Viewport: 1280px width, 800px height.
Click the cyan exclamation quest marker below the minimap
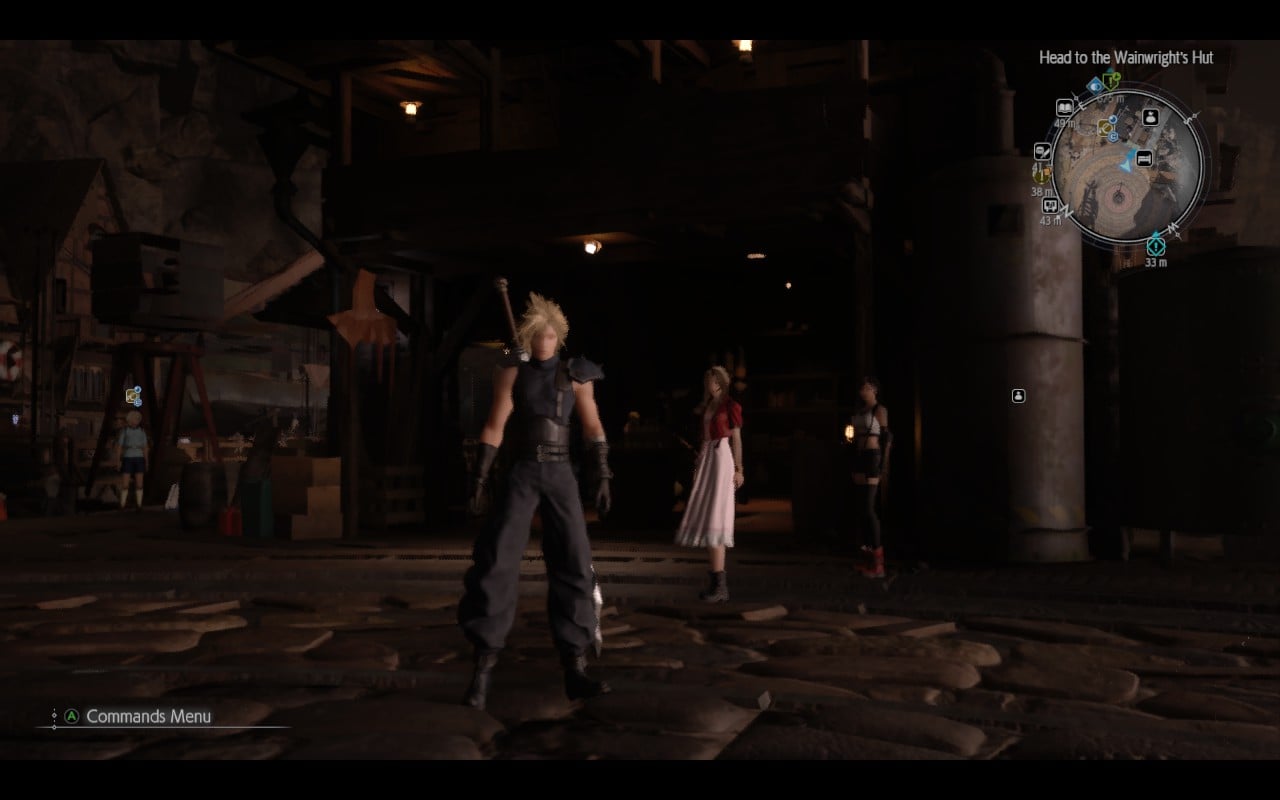[x=1155, y=245]
